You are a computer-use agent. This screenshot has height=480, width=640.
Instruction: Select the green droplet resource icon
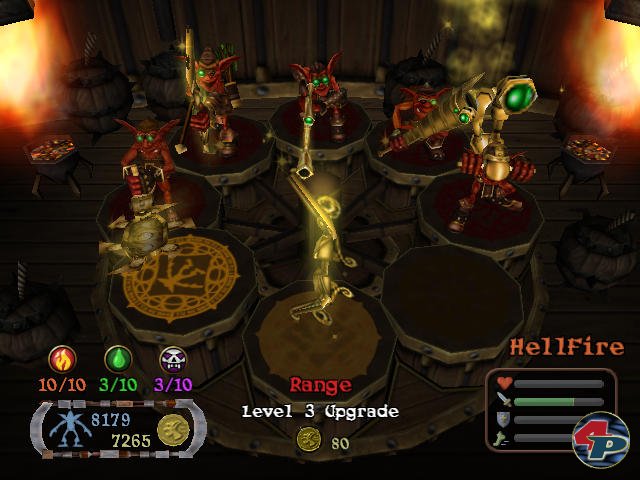pos(117,357)
